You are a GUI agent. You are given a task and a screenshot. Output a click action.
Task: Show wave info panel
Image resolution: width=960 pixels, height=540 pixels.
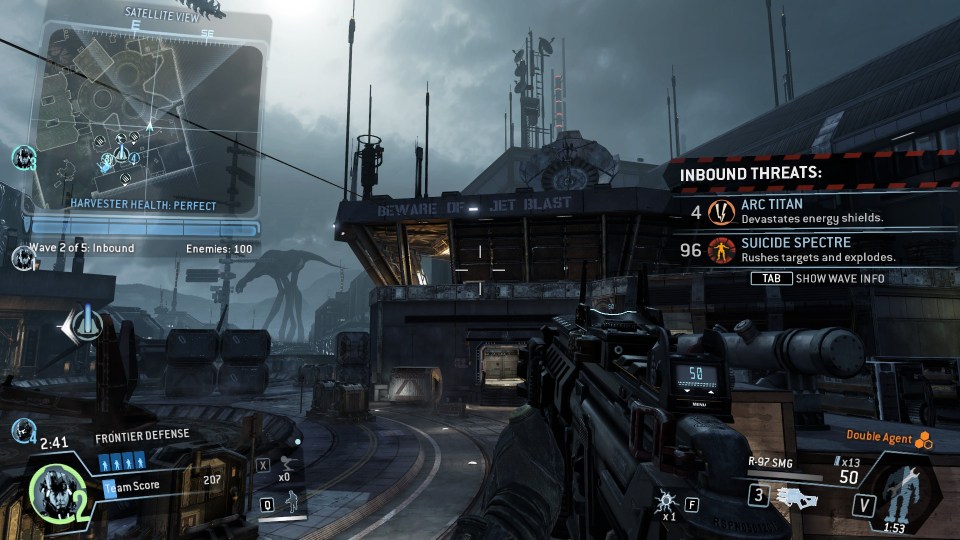tap(818, 278)
